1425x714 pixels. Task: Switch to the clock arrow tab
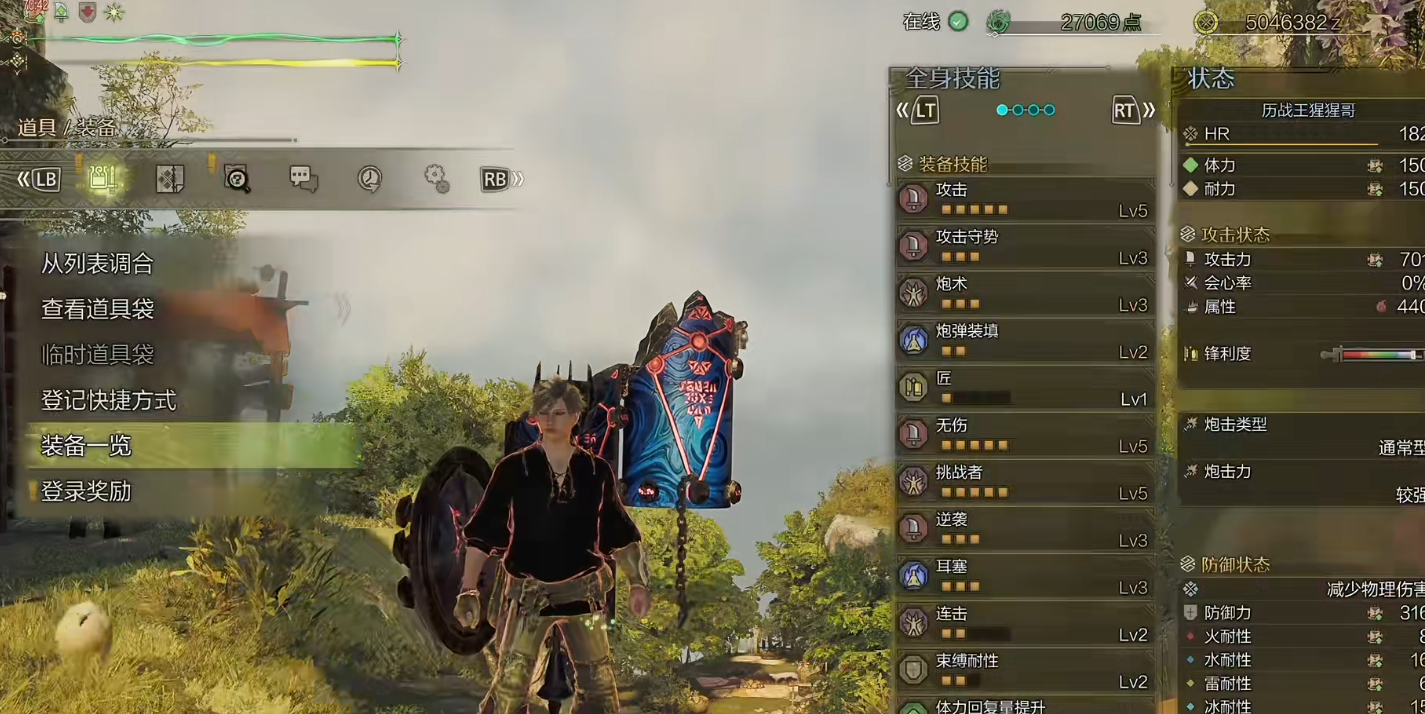pos(370,179)
